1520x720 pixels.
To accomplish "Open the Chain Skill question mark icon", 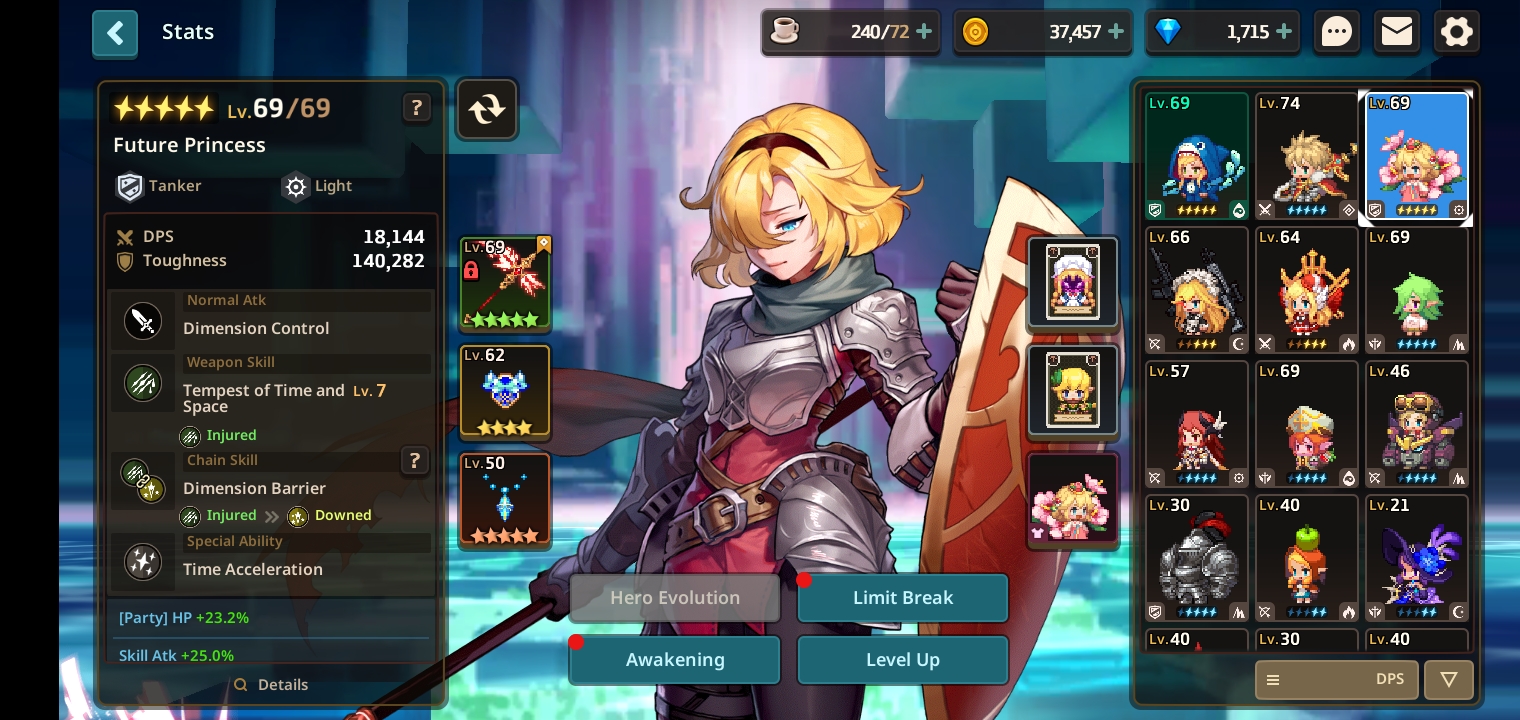I will click(415, 461).
